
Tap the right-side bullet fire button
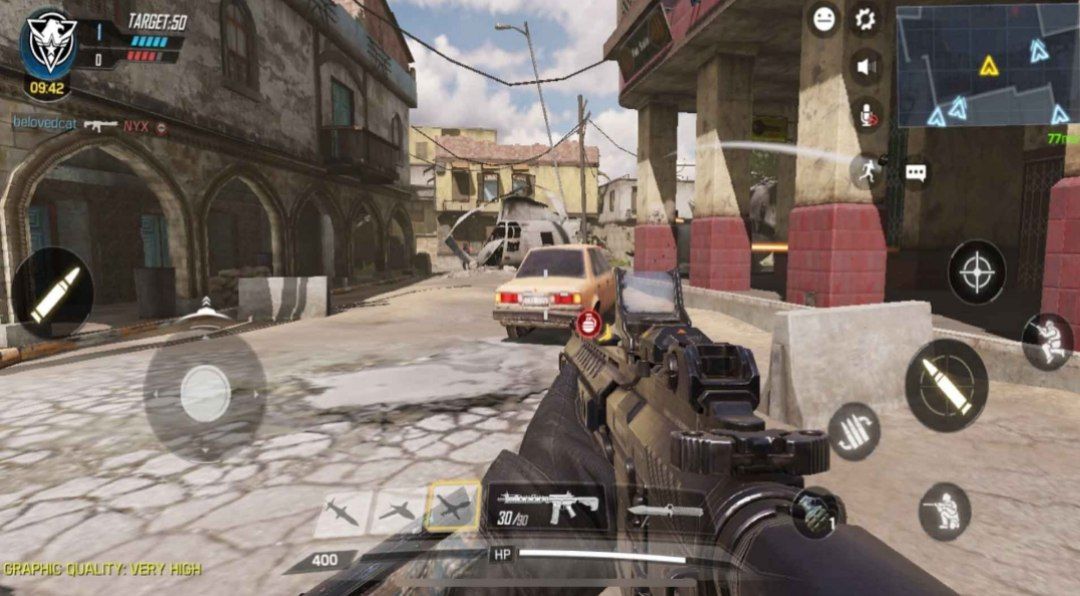coord(946,385)
